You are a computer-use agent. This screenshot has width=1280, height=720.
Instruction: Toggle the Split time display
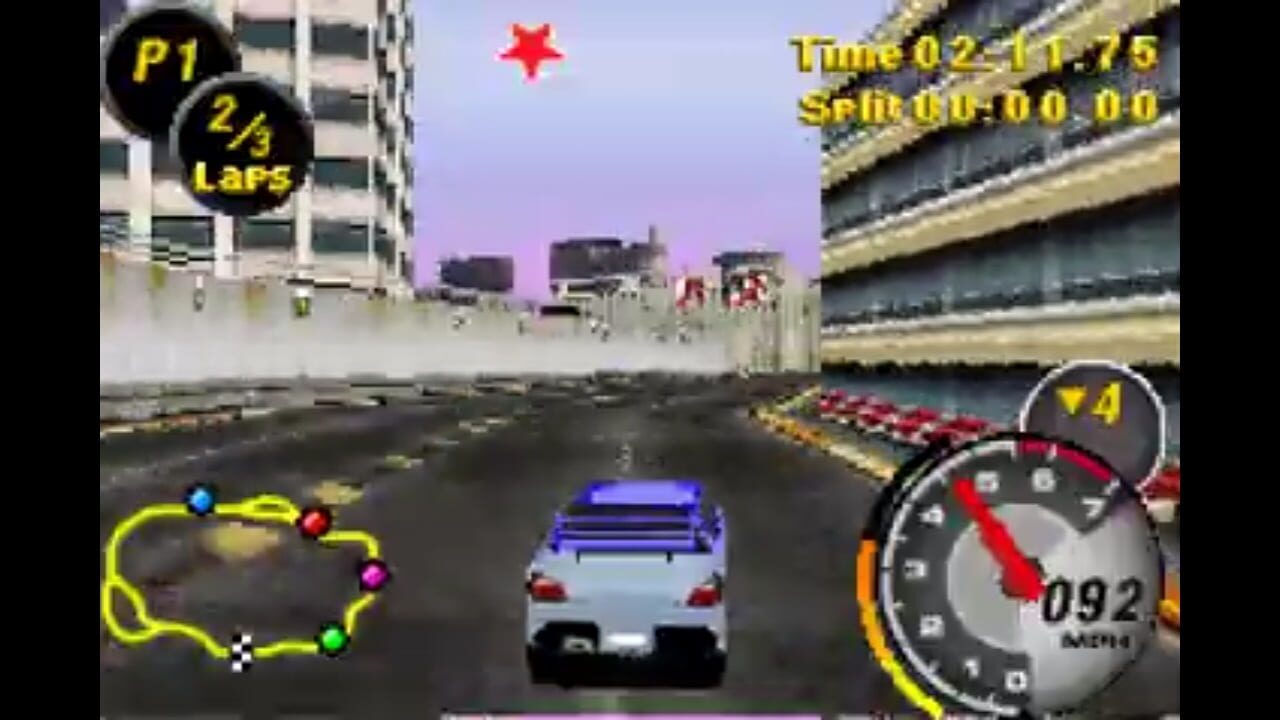[975, 107]
